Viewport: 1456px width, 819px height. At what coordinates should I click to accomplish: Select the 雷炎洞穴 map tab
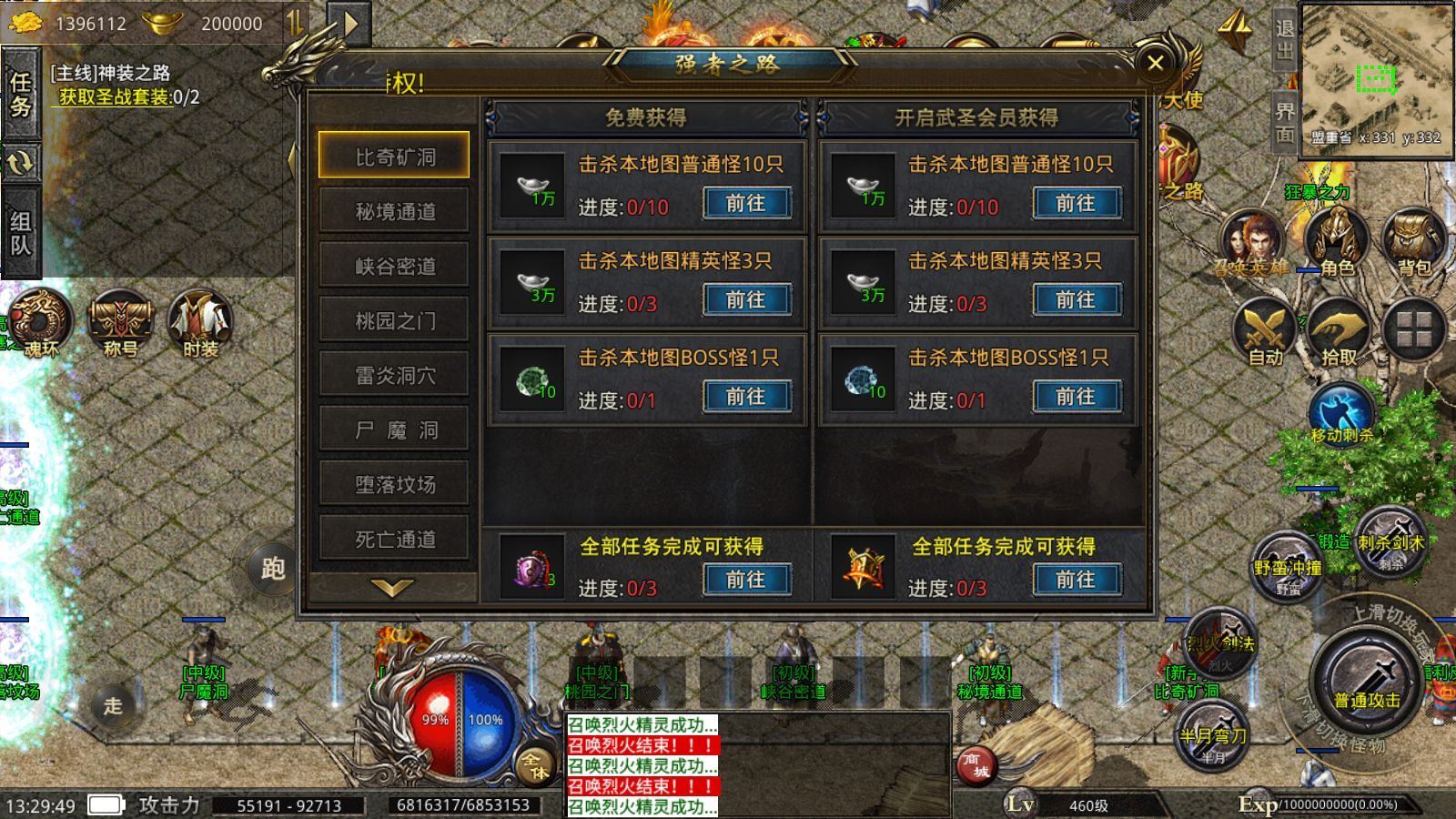(394, 374)
